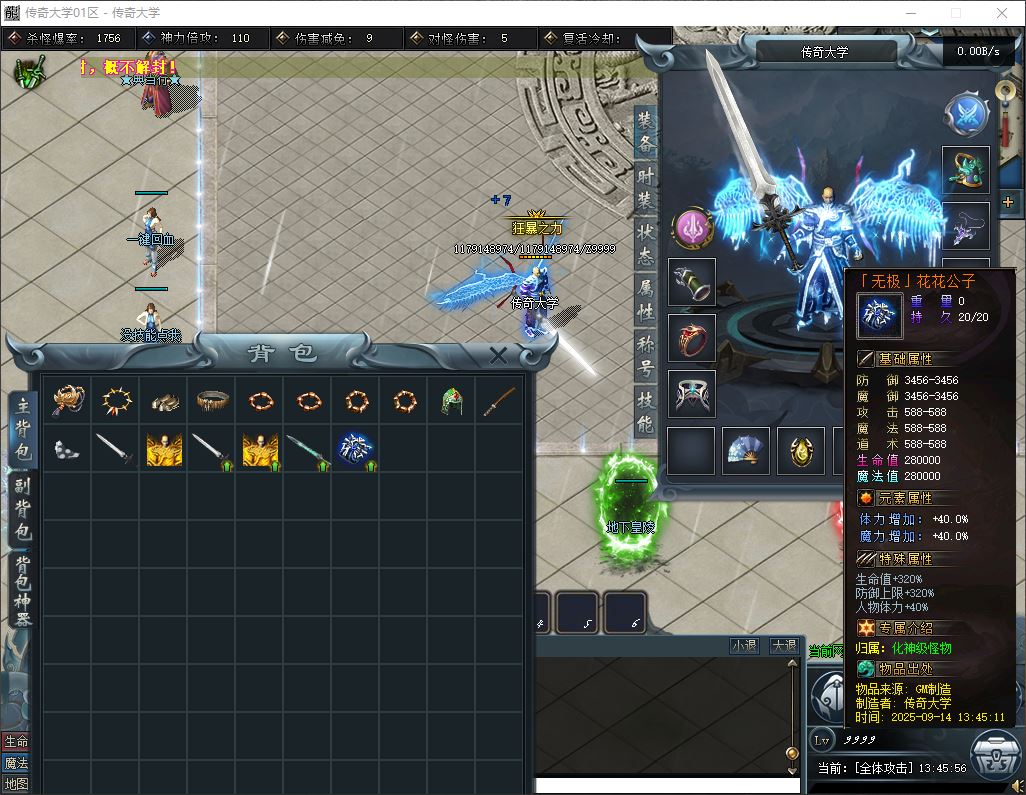
Task: Click the 大退 exit game button
Action: coord(784,646)
